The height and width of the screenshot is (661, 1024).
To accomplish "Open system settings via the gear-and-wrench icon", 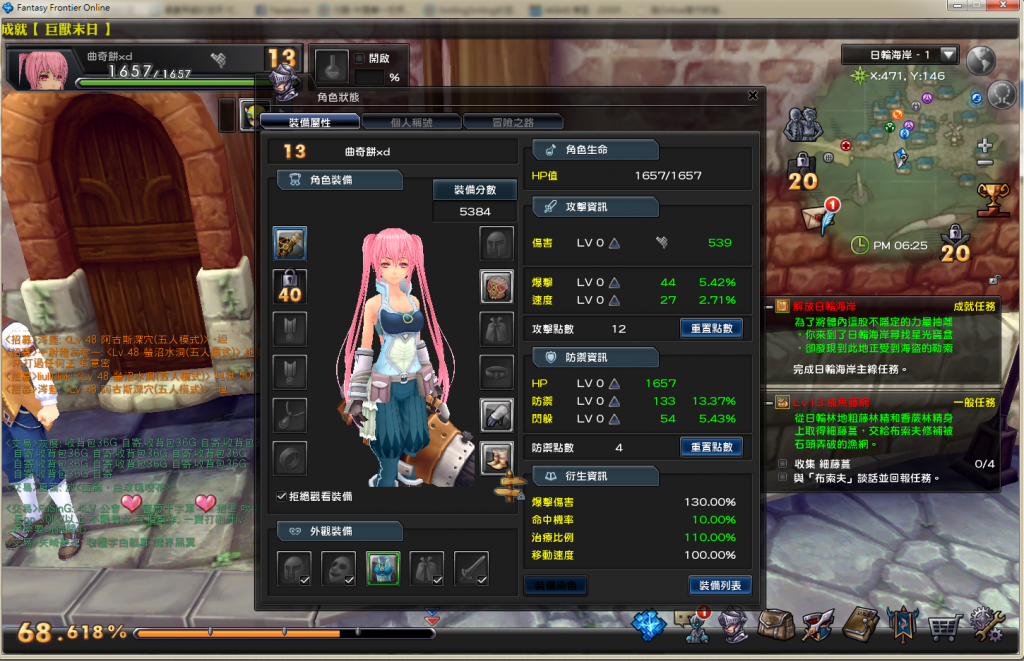I will (x=987, y=627).
